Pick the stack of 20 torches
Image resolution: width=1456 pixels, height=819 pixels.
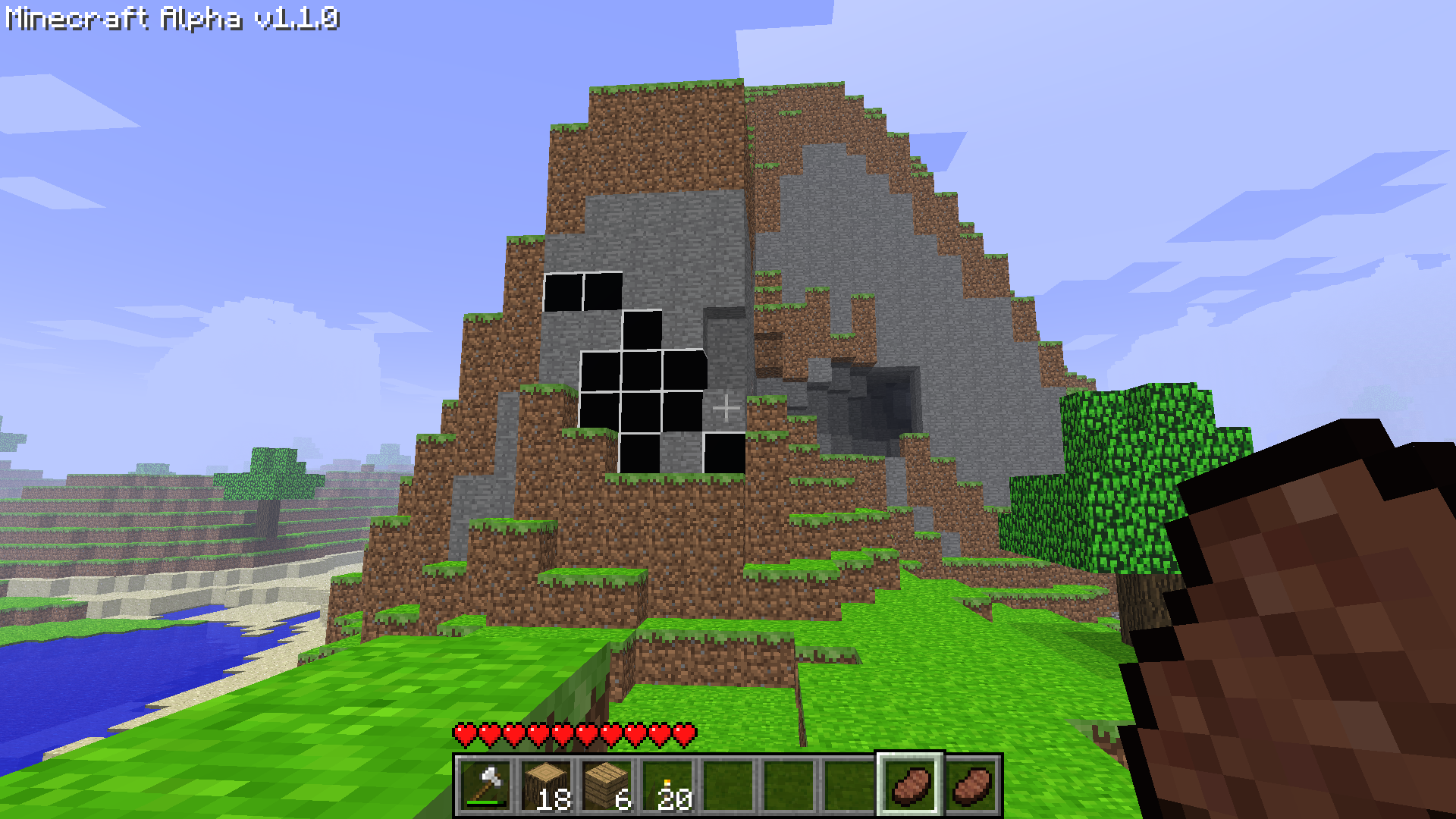(667, 785)
